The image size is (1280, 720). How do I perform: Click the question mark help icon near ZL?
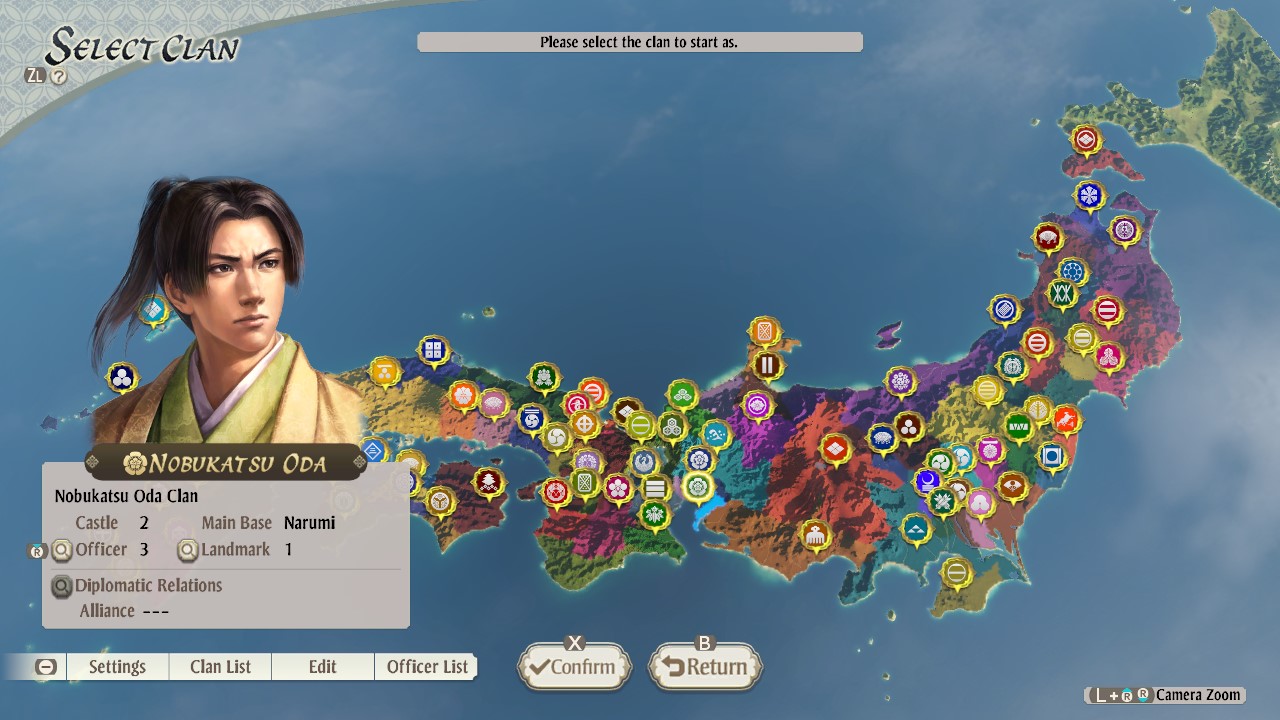58,74
